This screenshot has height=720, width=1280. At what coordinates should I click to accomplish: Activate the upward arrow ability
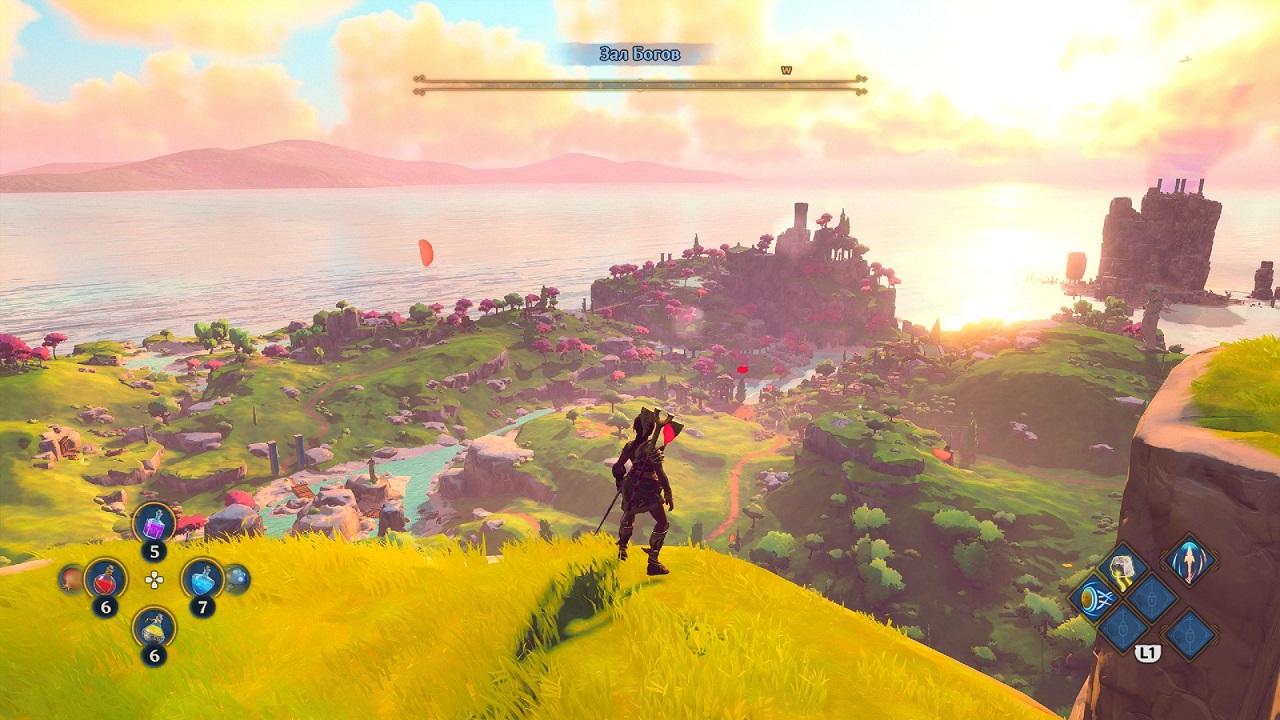point(1189,559)
